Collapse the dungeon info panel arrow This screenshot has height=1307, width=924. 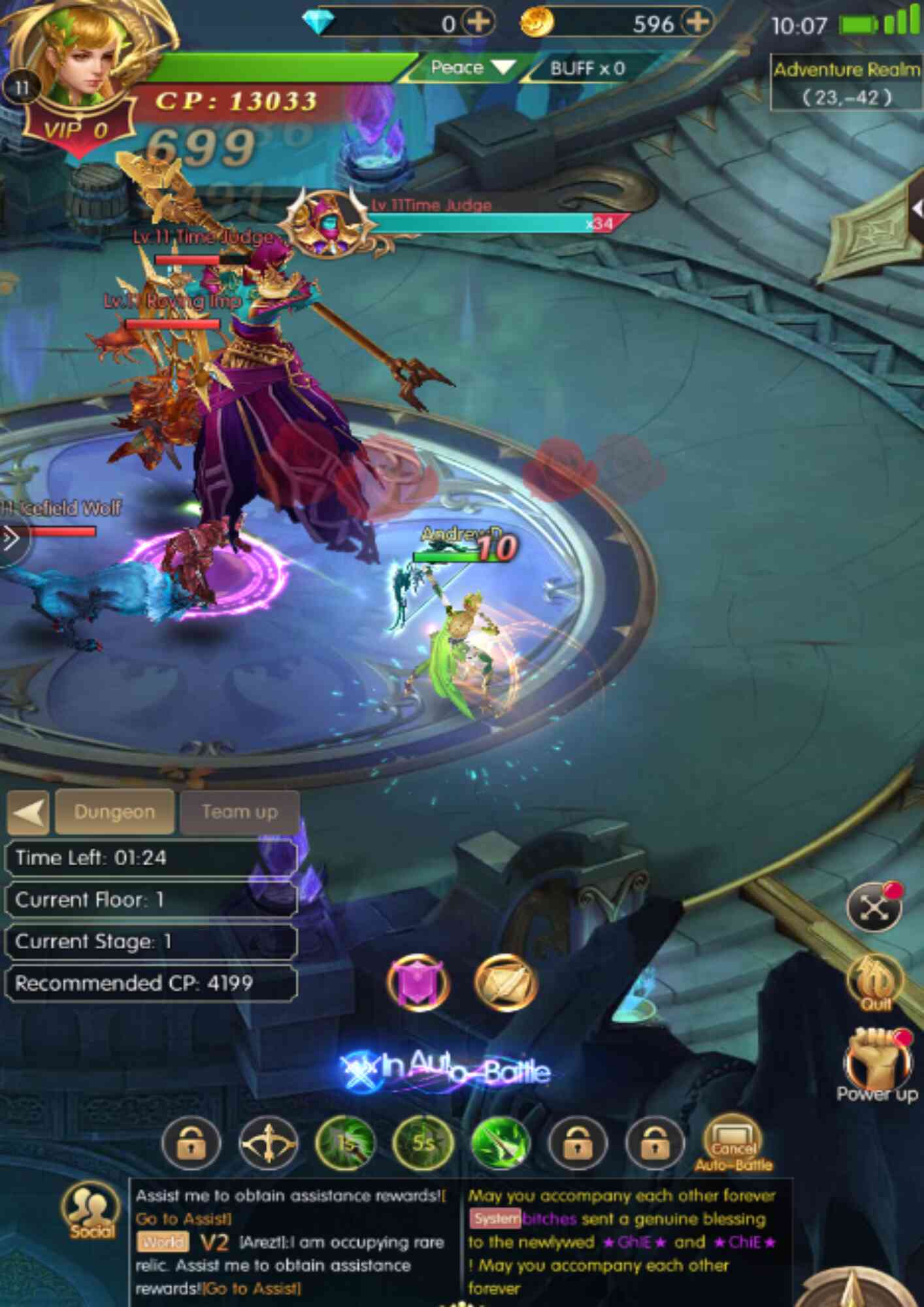click(x=28, y=812)
